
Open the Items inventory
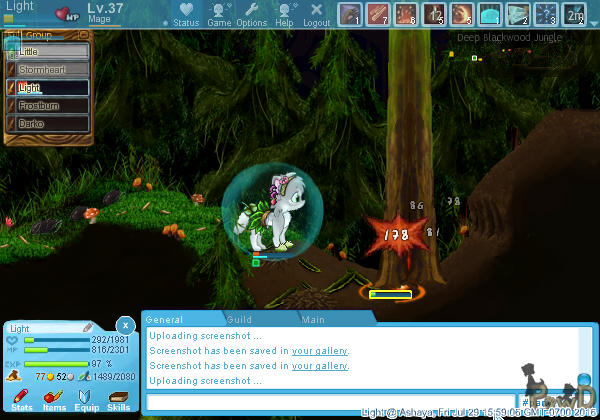(54, 400)
